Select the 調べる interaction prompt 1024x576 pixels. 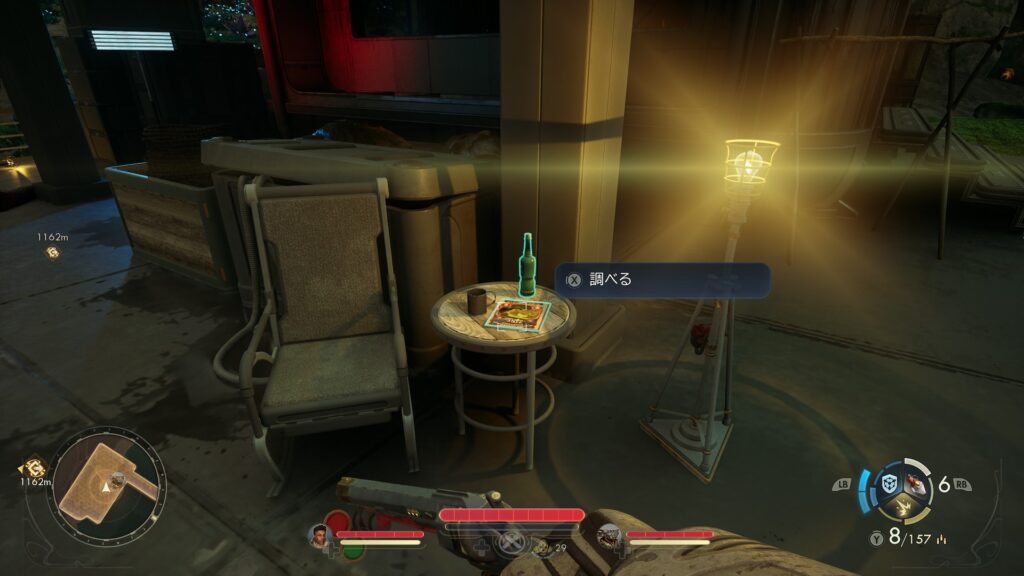662,280
